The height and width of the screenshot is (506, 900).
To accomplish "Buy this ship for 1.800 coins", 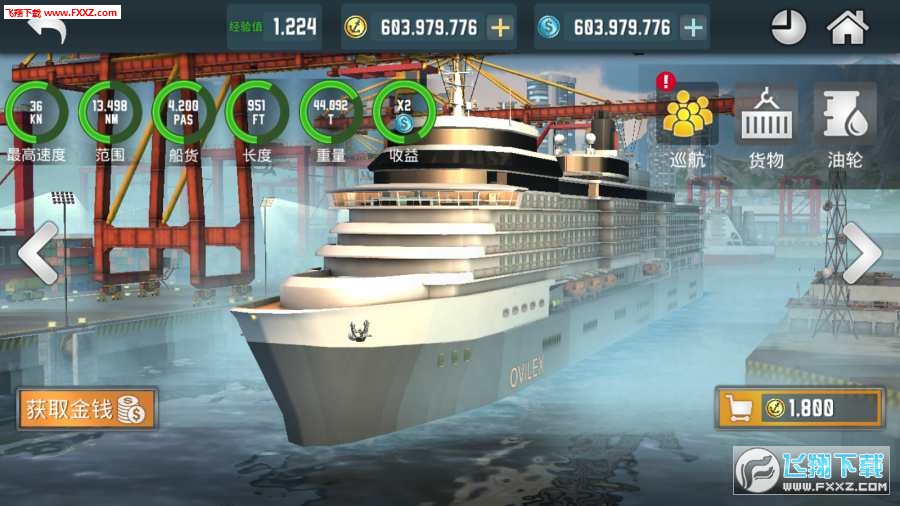I will tap(799, 408).
